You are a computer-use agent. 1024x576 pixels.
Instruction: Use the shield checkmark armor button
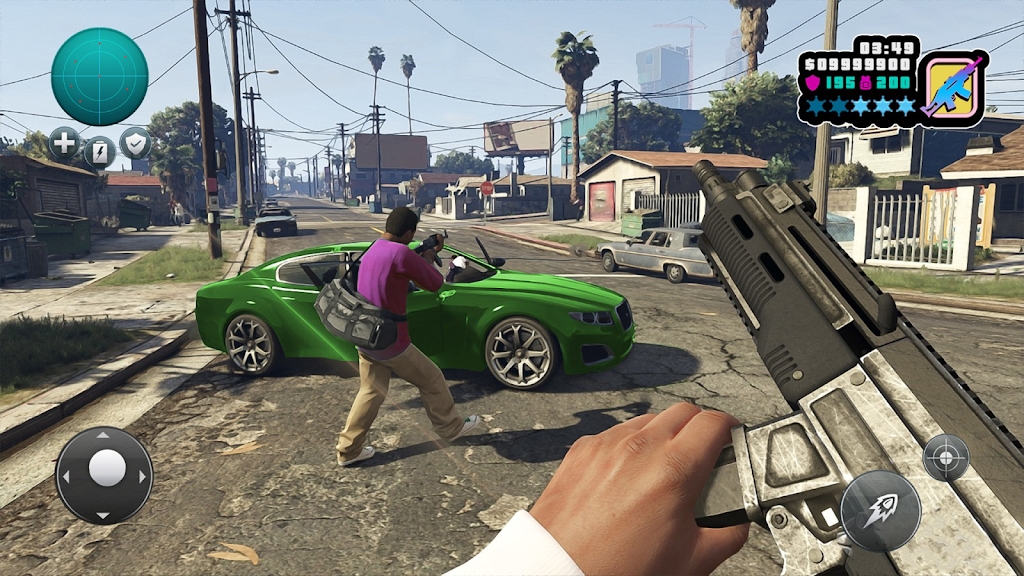point(136,144)
